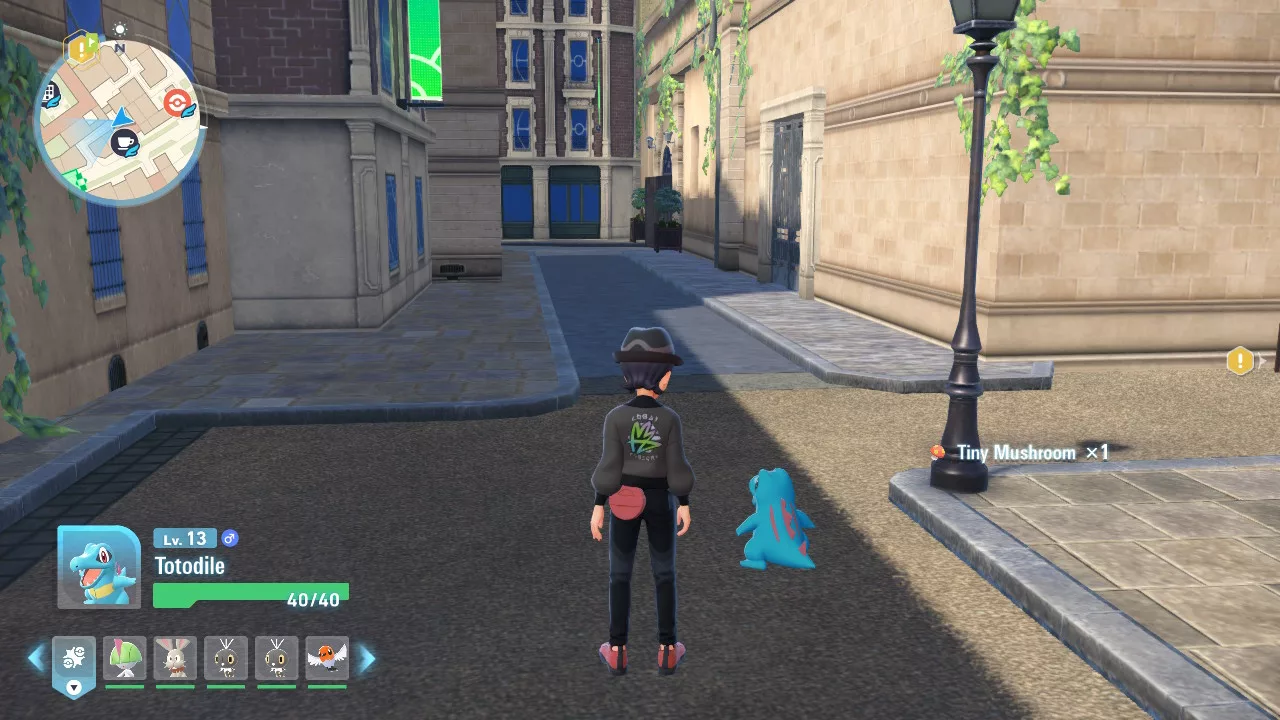This screenshot has width=1280, height=720.
Task: Click the café cup marker on minimap
Action: [x=124, y=143]
